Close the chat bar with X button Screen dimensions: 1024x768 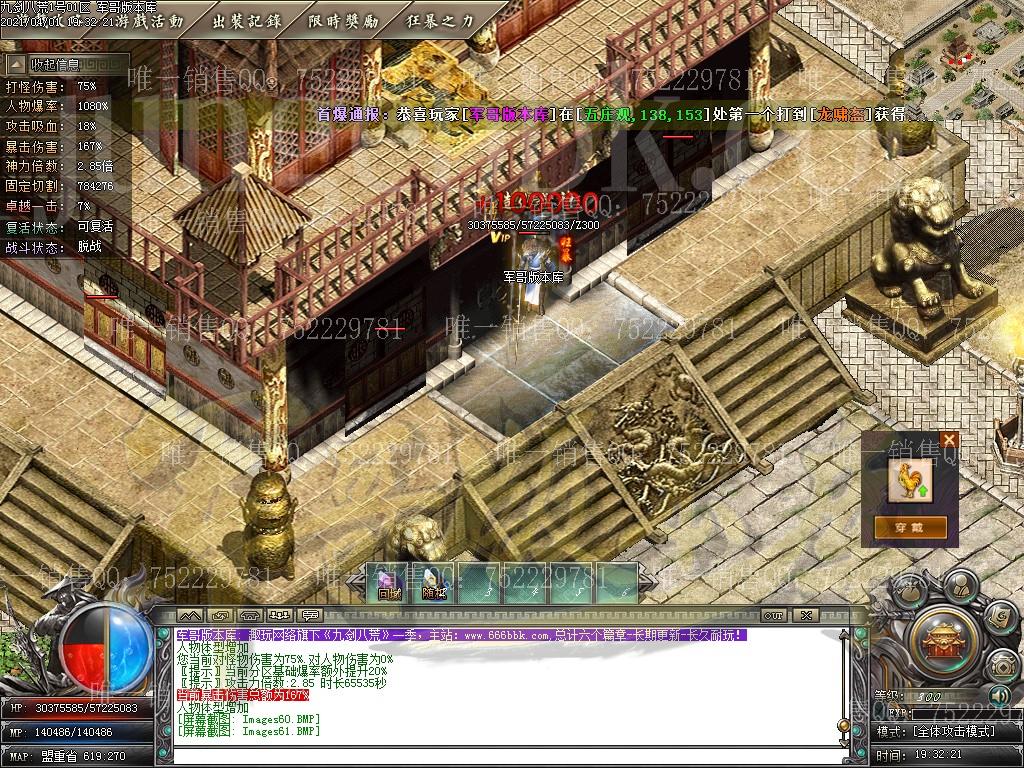click(x=806, y=615)
